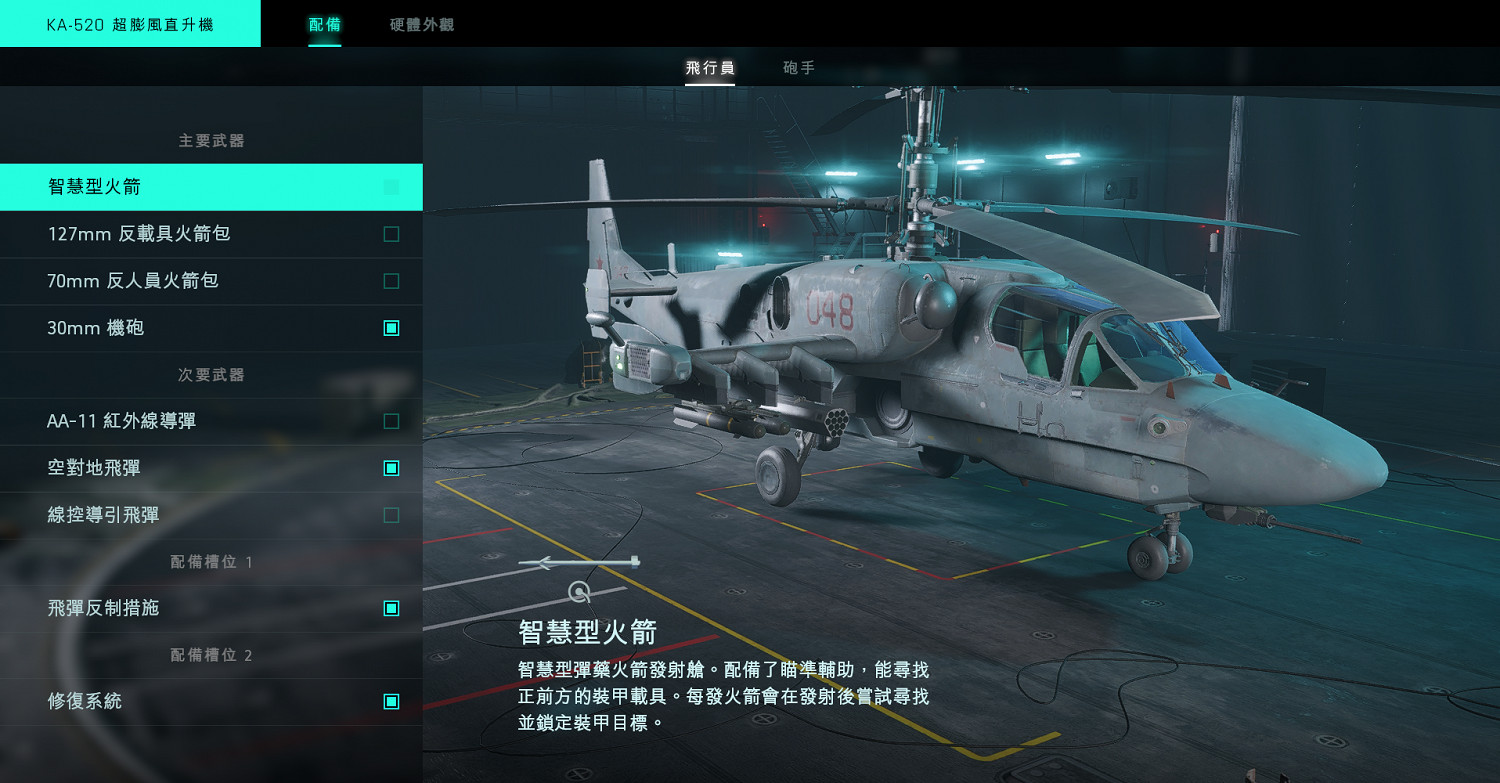
Task: Click the equipped indicator icon beside 空對地飛彈
Action: (x=390, y=467)
